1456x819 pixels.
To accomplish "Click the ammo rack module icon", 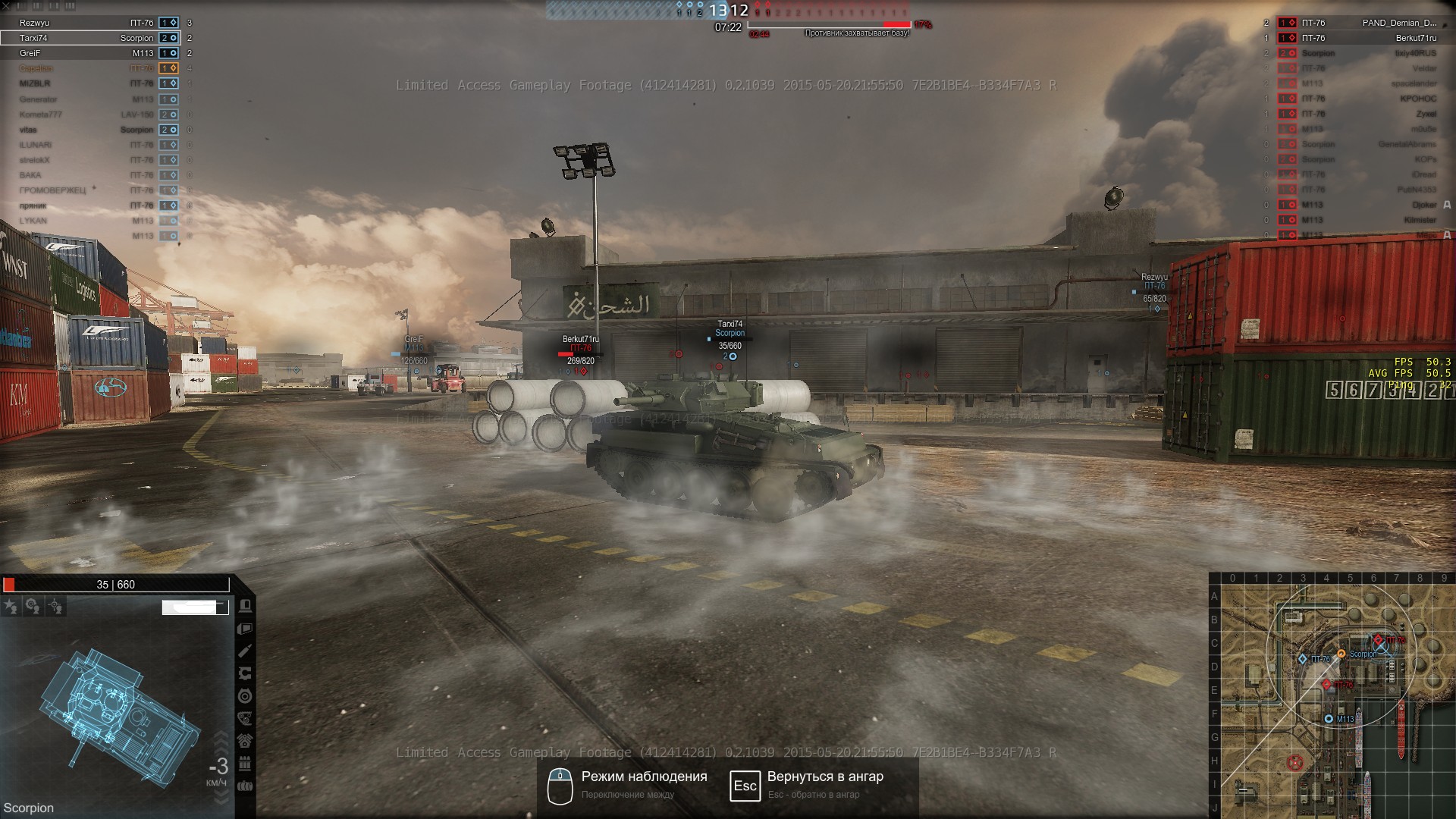I will (245, 764).
